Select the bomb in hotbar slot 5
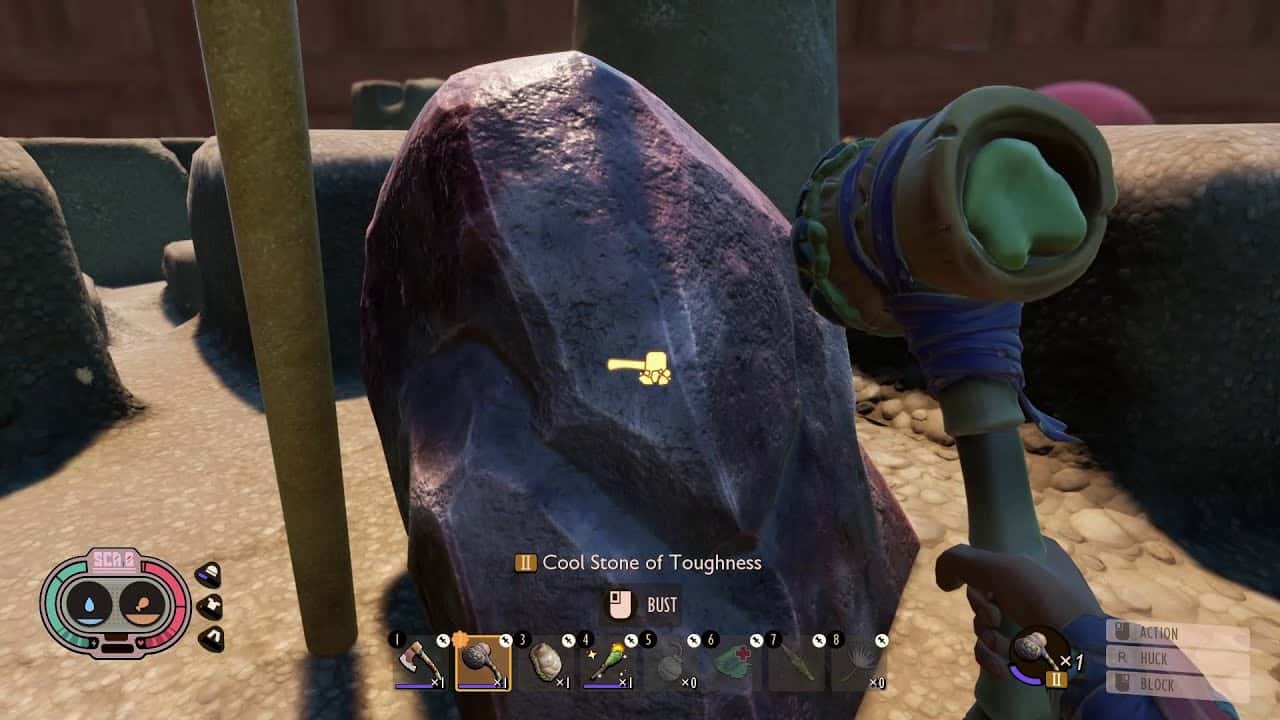 [668, 665]
